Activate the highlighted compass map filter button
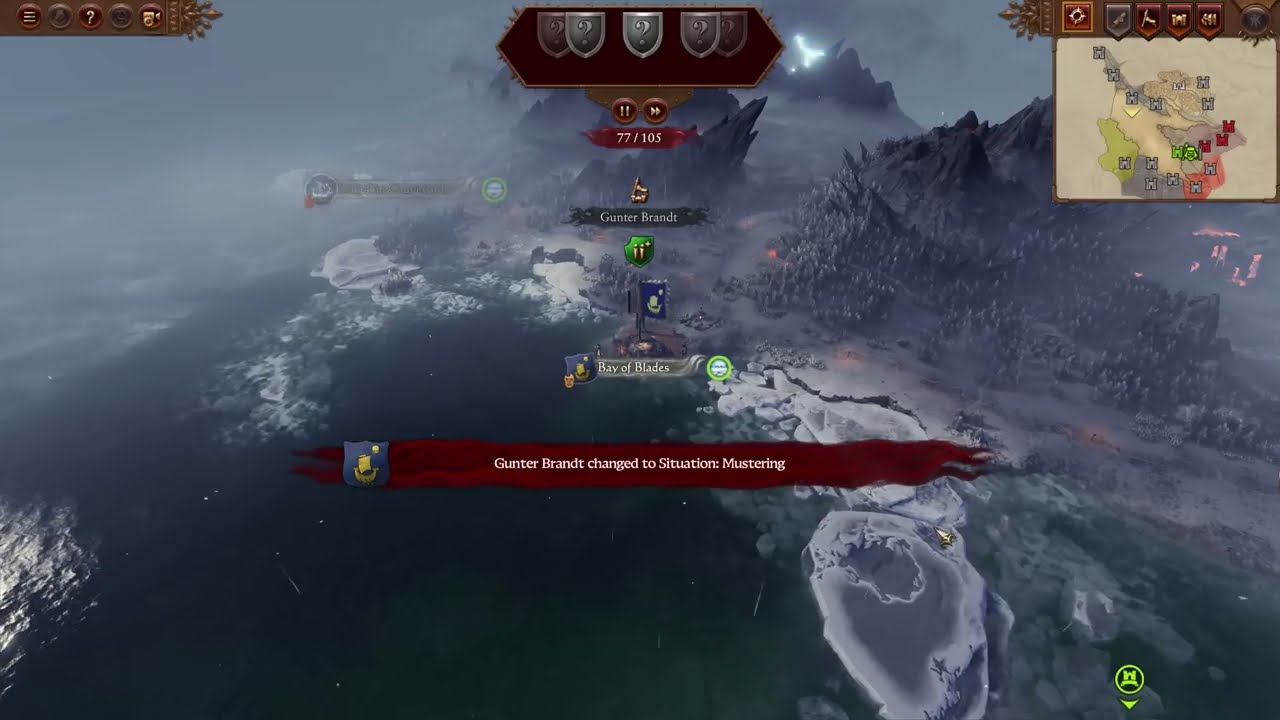This screenshot has height=720, width=1280. 1077,17
